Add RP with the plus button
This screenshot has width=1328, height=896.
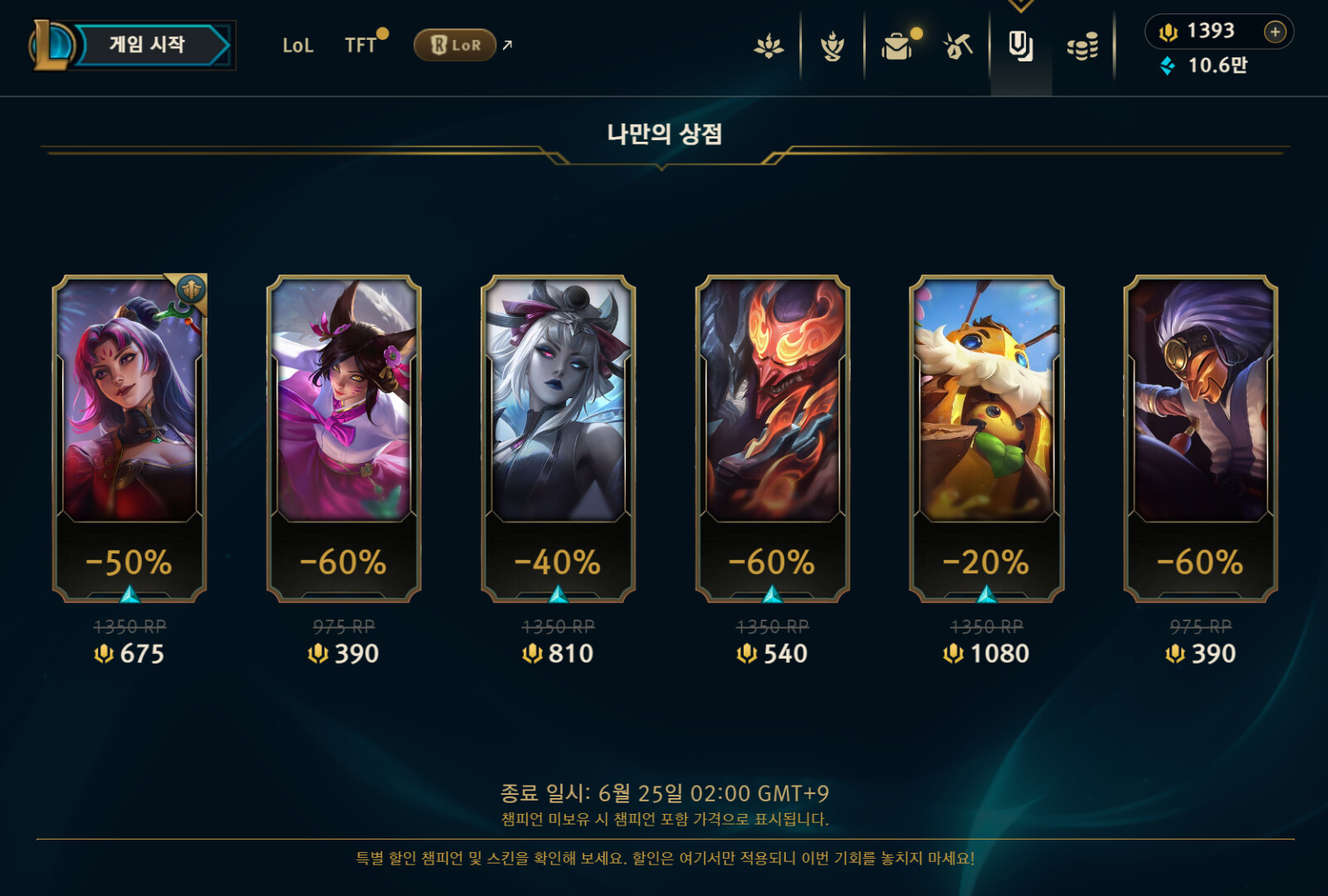(x=1275, y=32)
